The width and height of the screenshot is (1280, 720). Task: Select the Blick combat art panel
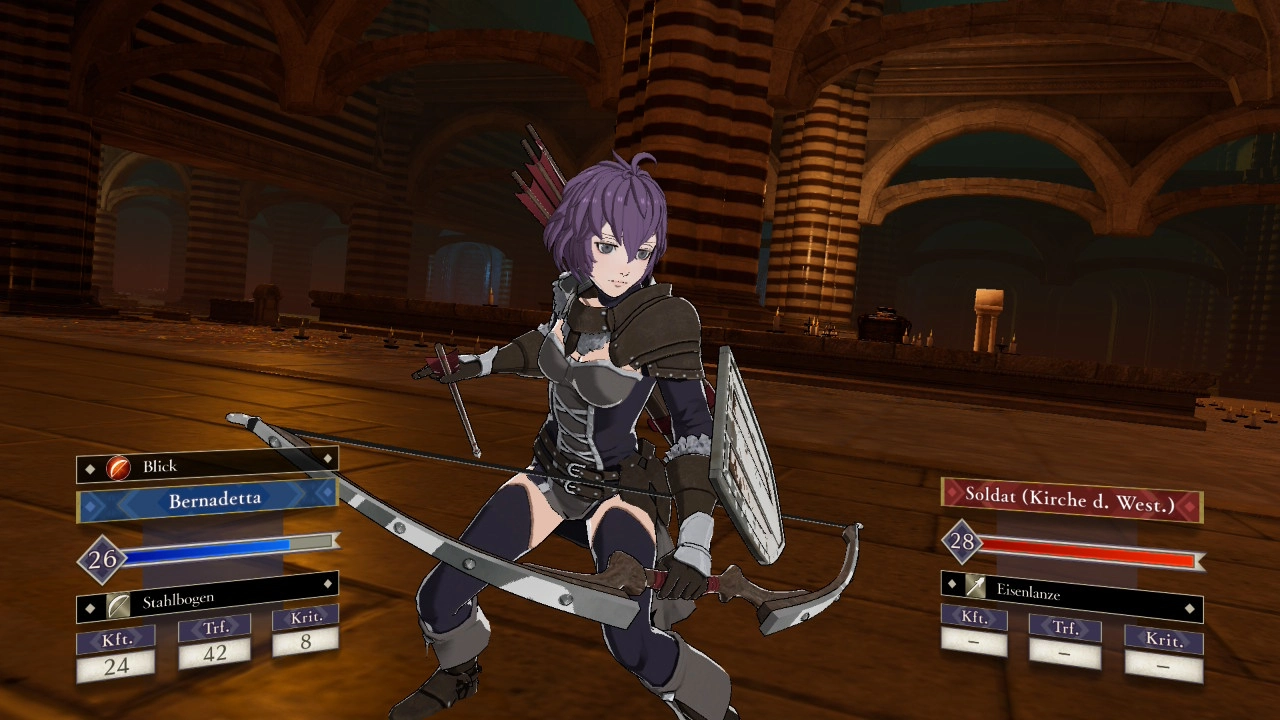coord(207,466)
